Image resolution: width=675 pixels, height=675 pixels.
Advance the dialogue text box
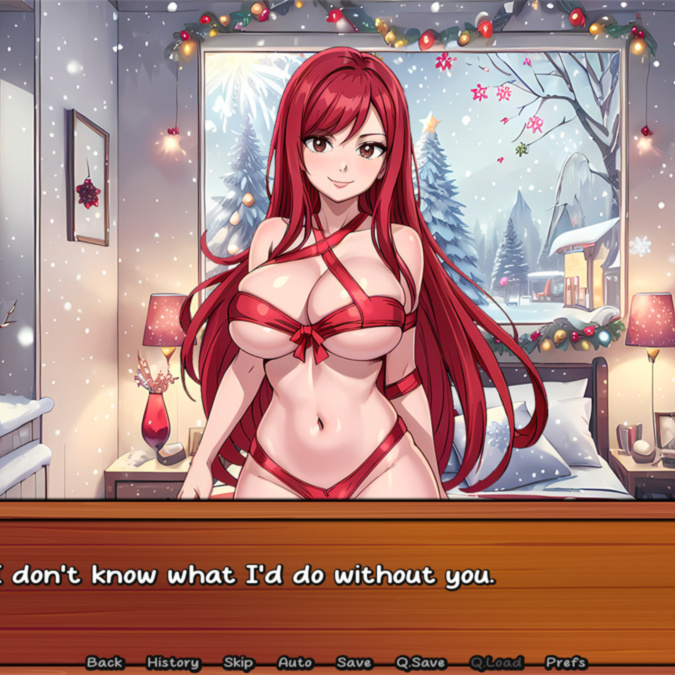pyautogui.click(x=337, y=578)
